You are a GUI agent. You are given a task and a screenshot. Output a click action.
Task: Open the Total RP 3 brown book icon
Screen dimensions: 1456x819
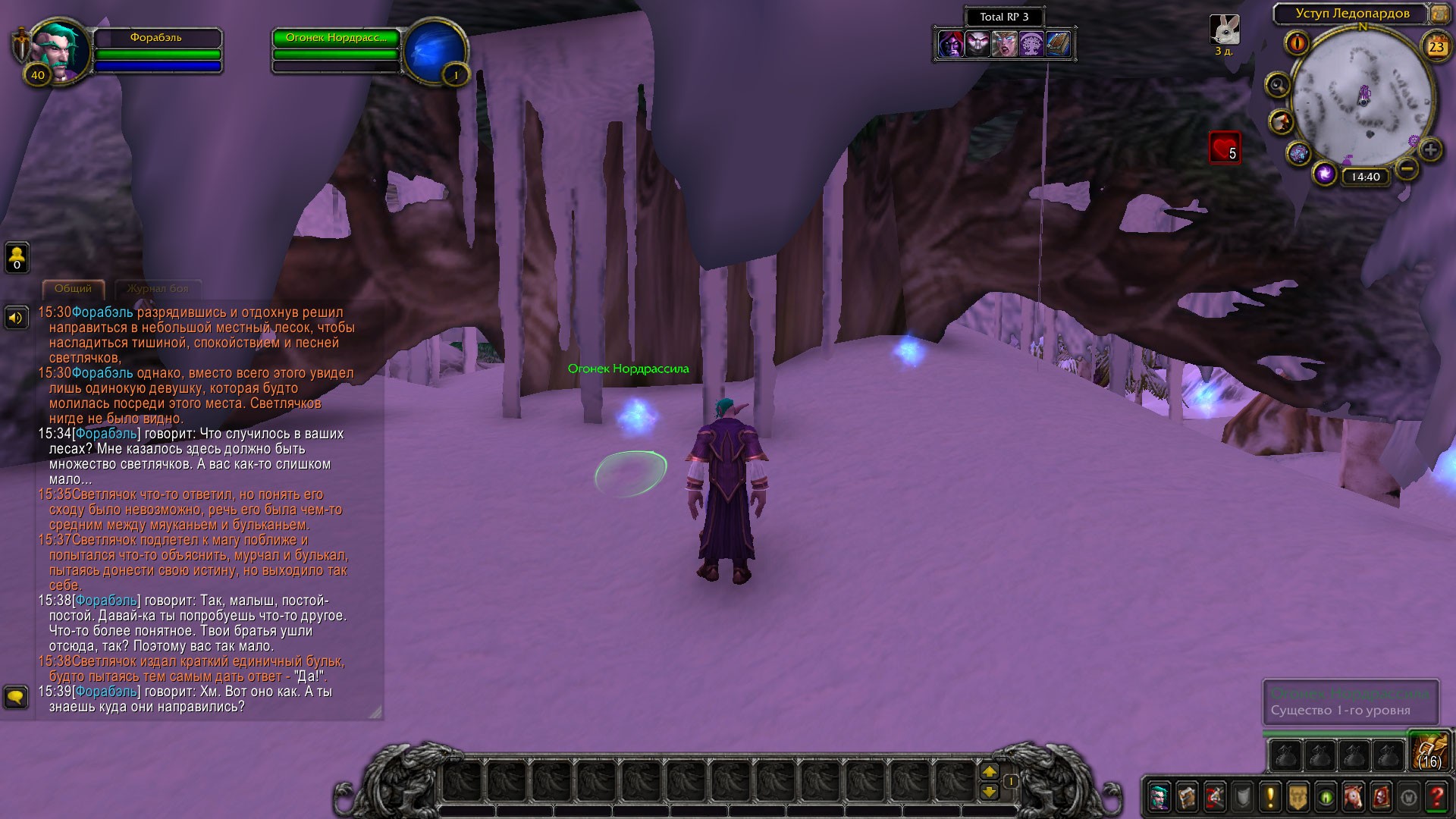click(x=1058, y=45)
